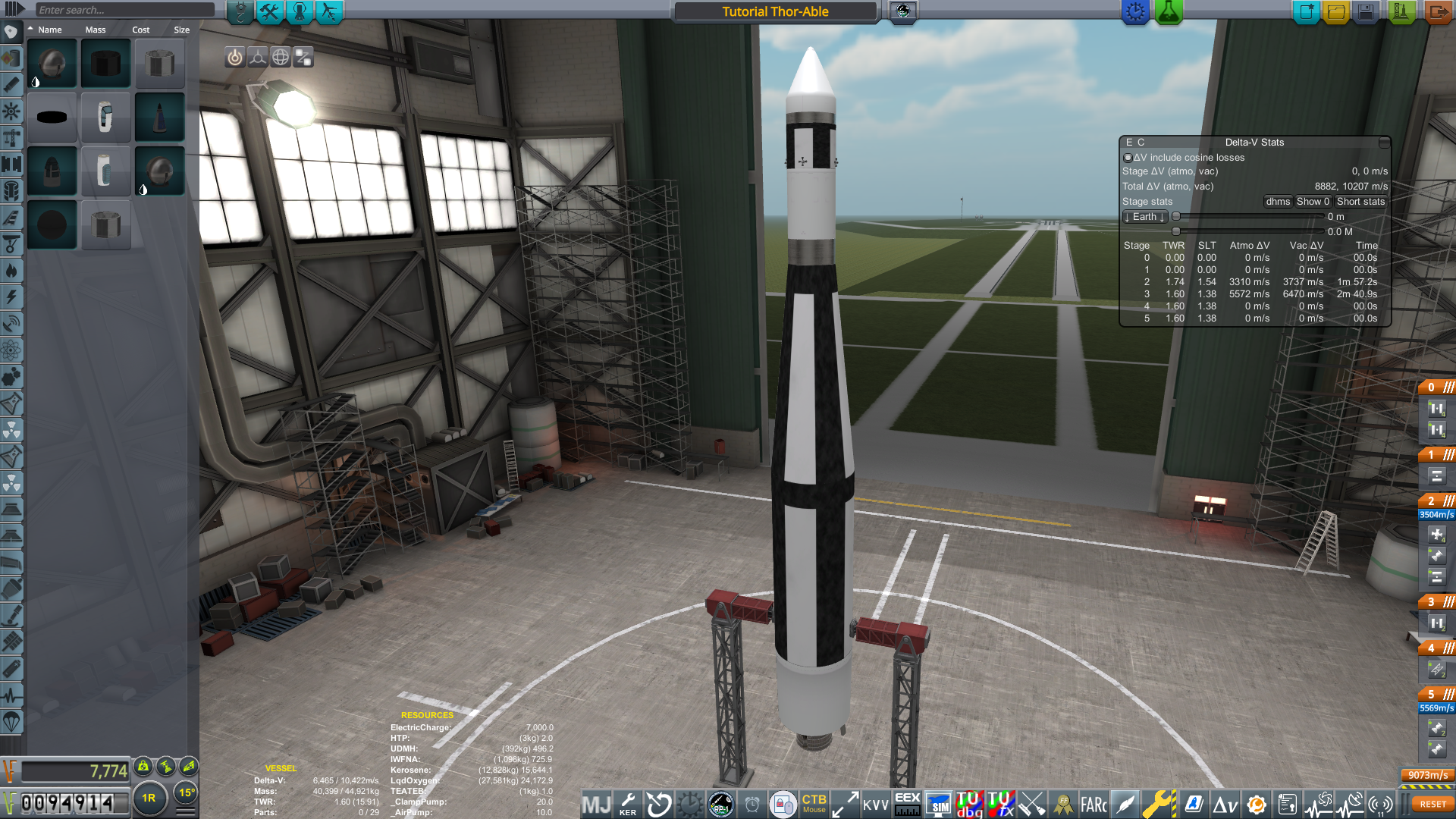Screen dimensions: 1456x819
Task: Start a new vessel
Action: click(1306, 11)
